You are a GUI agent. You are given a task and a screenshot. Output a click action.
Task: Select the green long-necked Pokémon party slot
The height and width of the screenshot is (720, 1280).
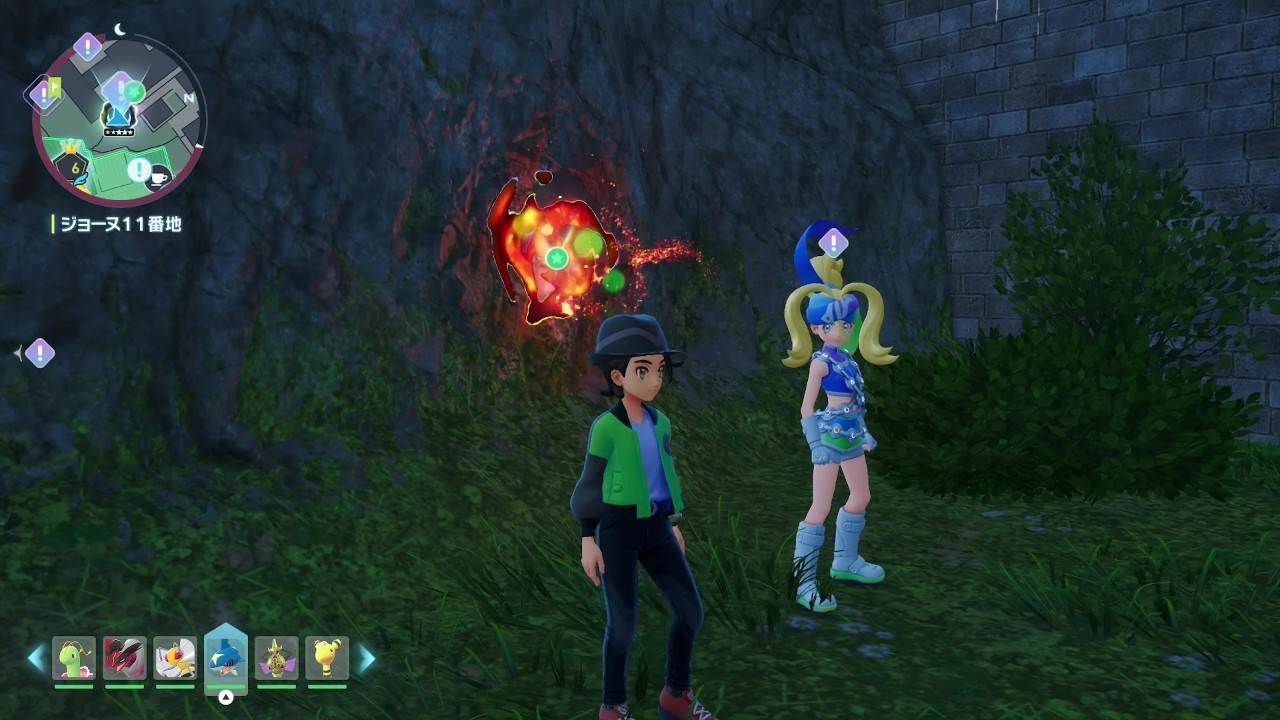[x=74, y=657]
